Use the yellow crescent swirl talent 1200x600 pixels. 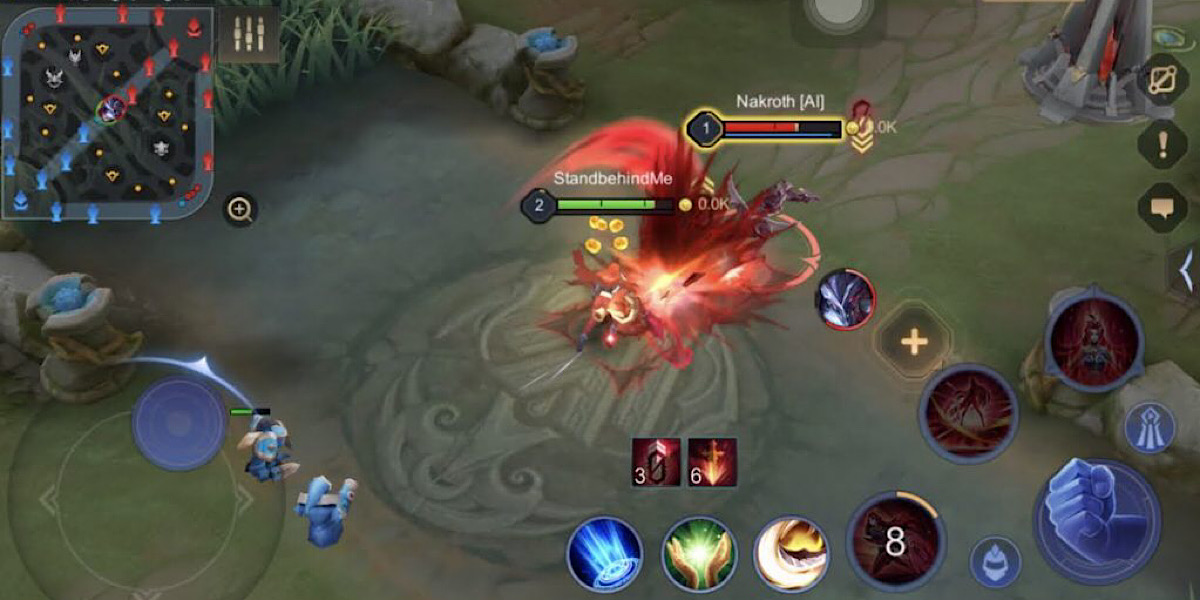[793, 553]
